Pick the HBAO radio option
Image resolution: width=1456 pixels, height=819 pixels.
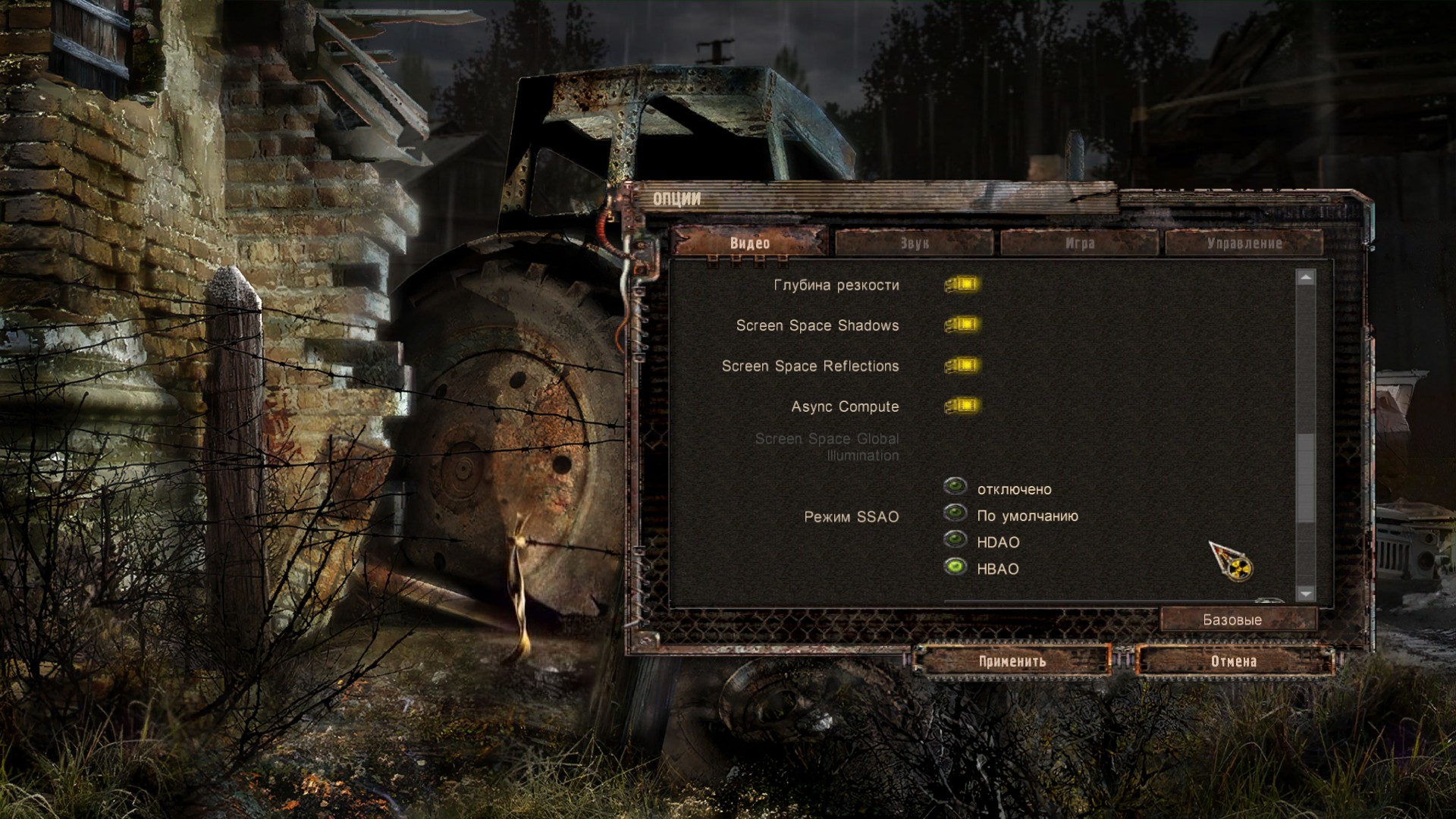click(955, 566)
